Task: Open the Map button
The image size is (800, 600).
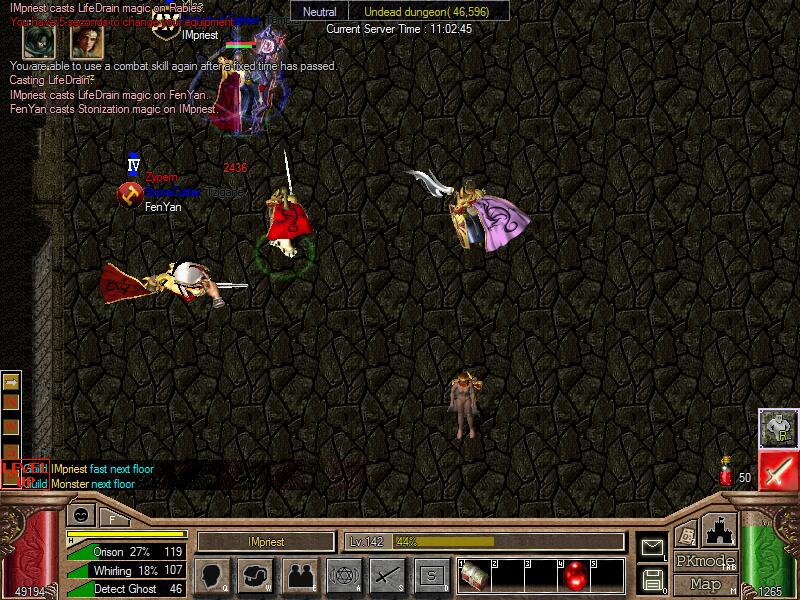Action: click(705, 584)
